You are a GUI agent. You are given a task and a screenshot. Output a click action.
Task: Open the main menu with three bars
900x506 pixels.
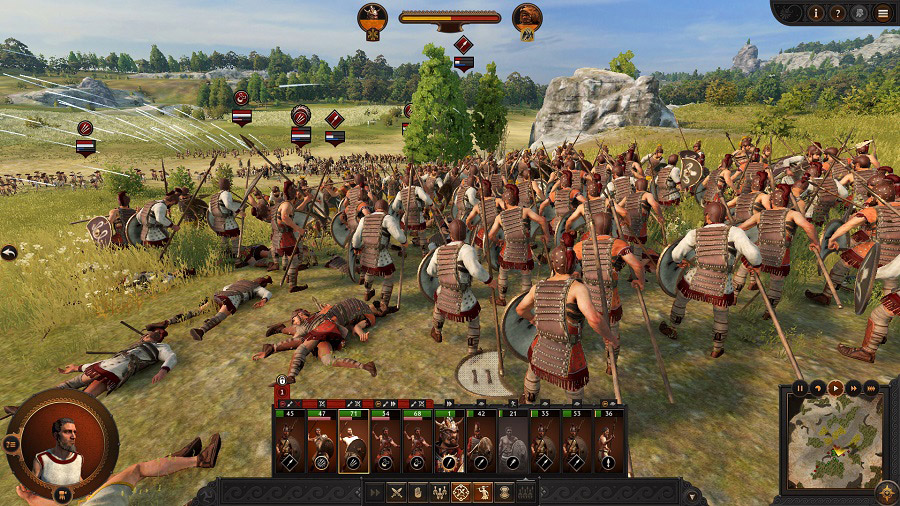coord(882,13)
